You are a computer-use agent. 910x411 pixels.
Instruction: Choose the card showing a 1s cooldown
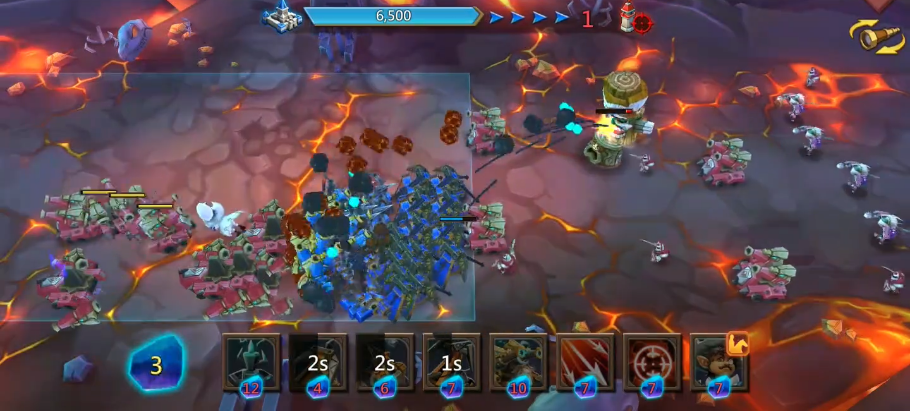pos(452,361)
